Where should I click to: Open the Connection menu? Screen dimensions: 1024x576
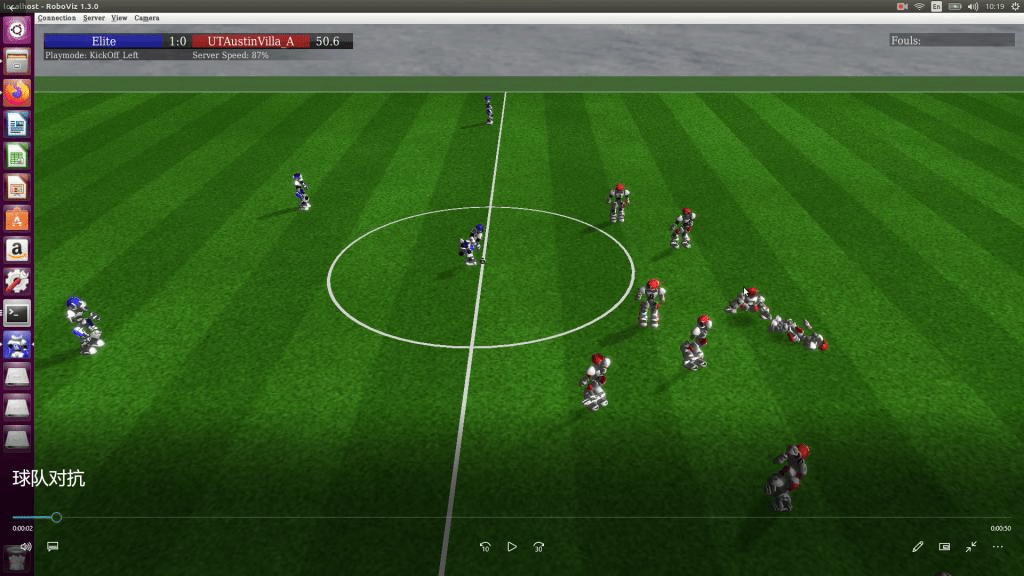56,18
